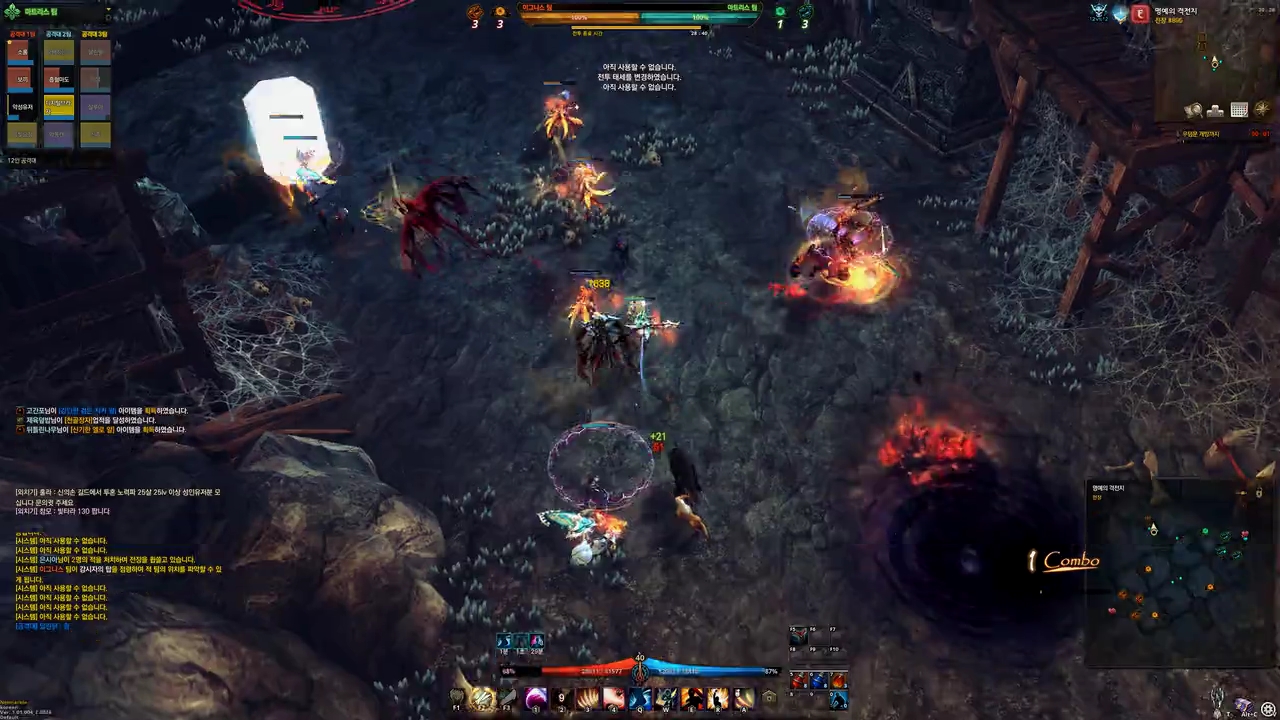The width and height of the screenshot is (1280, 720).
Task: Open the ranking podium icon
Action: pyautogui.click(x=1216, y=110)
